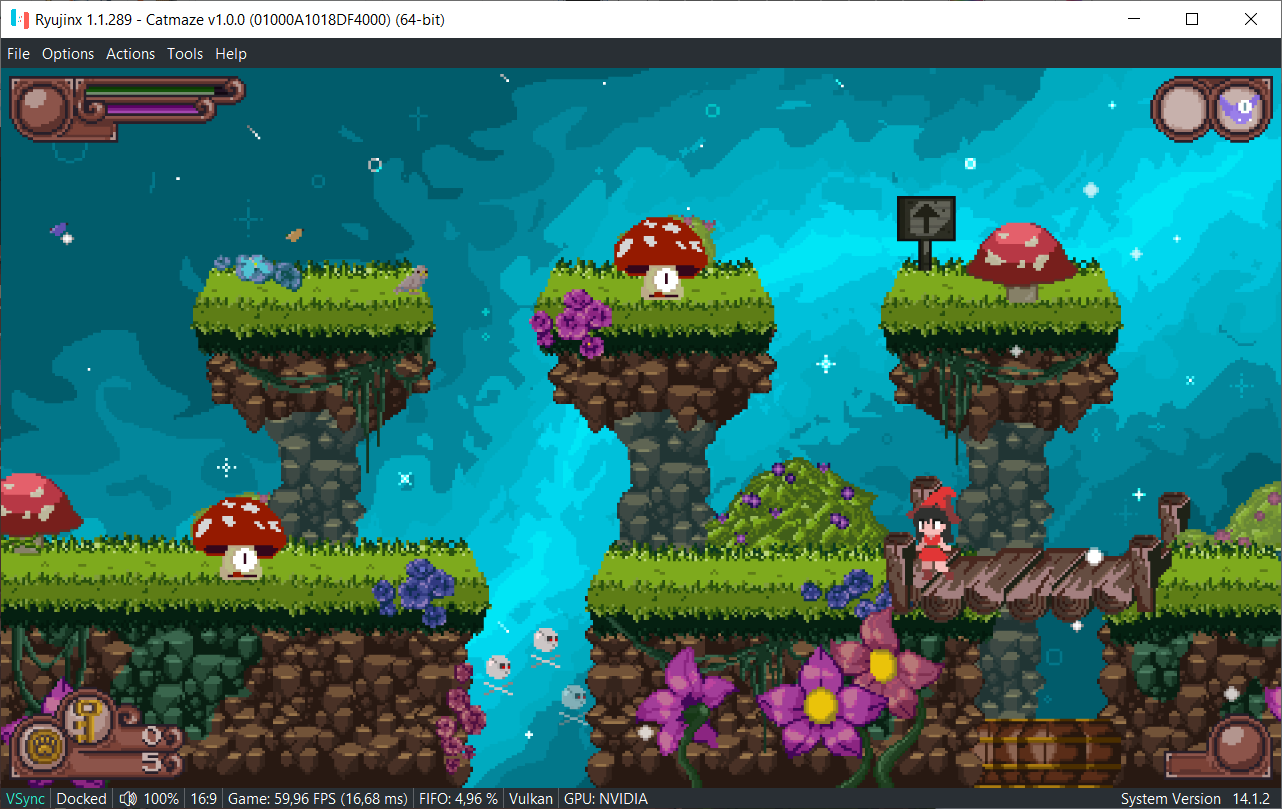This screenshot has height=809, width=1282.
Task: Open the Options dropdown menu
Action: coord(68,53)
